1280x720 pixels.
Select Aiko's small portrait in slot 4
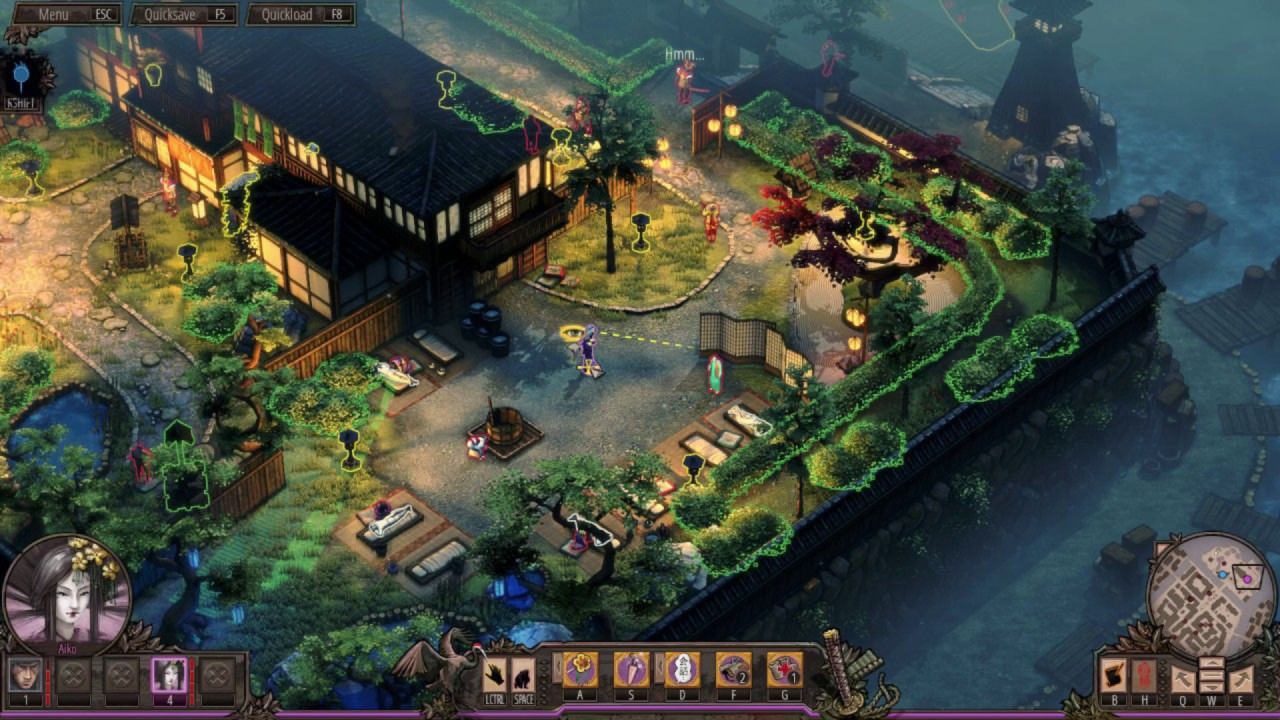click(x=169, y=675)
